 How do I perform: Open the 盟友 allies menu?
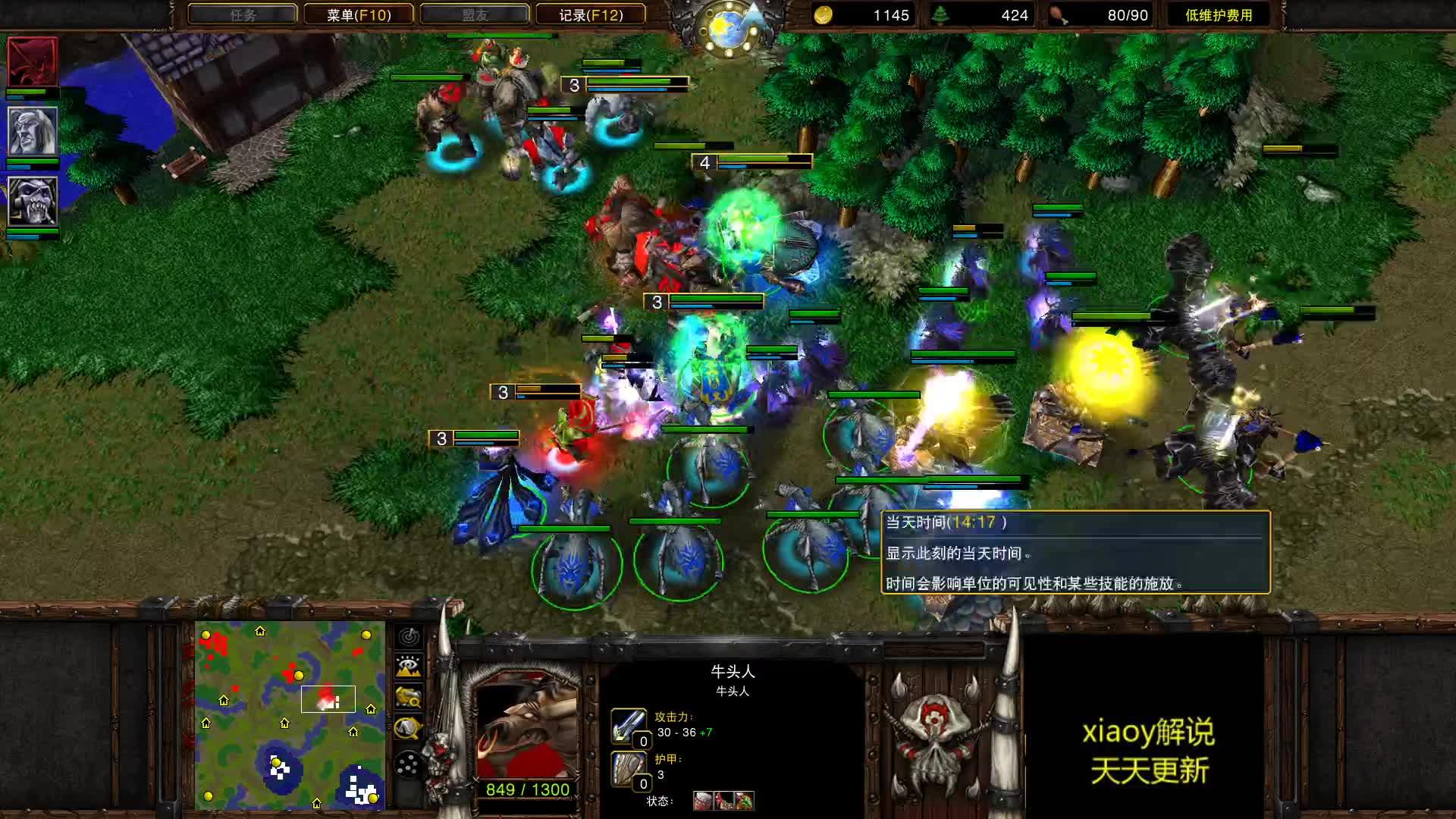[475, 14]
